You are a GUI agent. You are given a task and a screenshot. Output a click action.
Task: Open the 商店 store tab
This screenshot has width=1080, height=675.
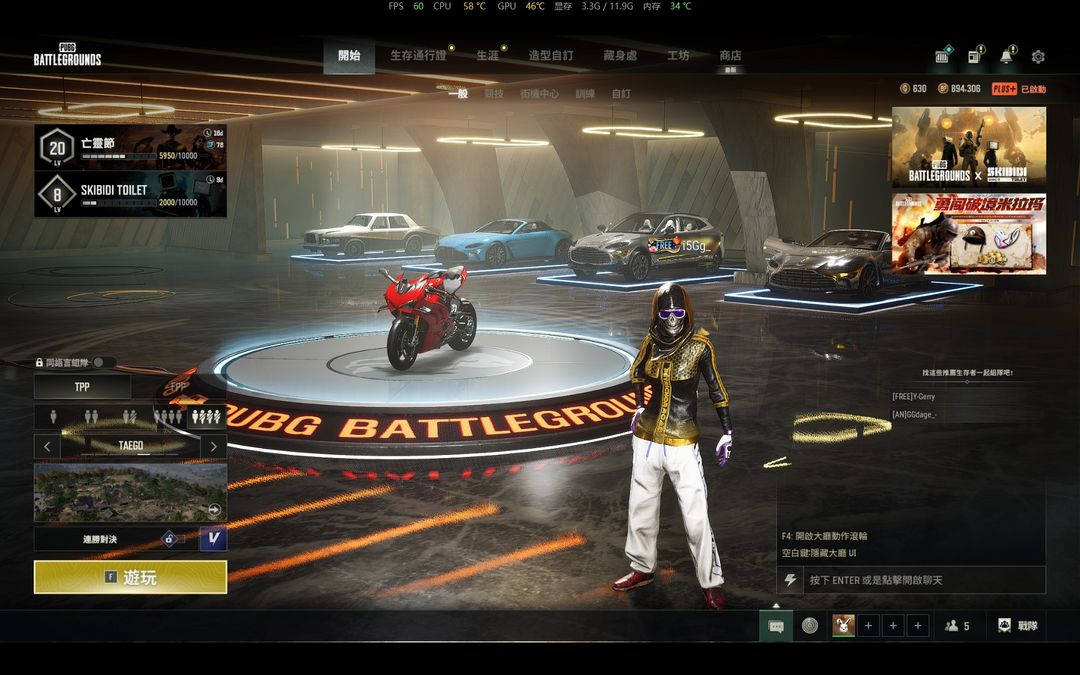(x=730, y=56)
